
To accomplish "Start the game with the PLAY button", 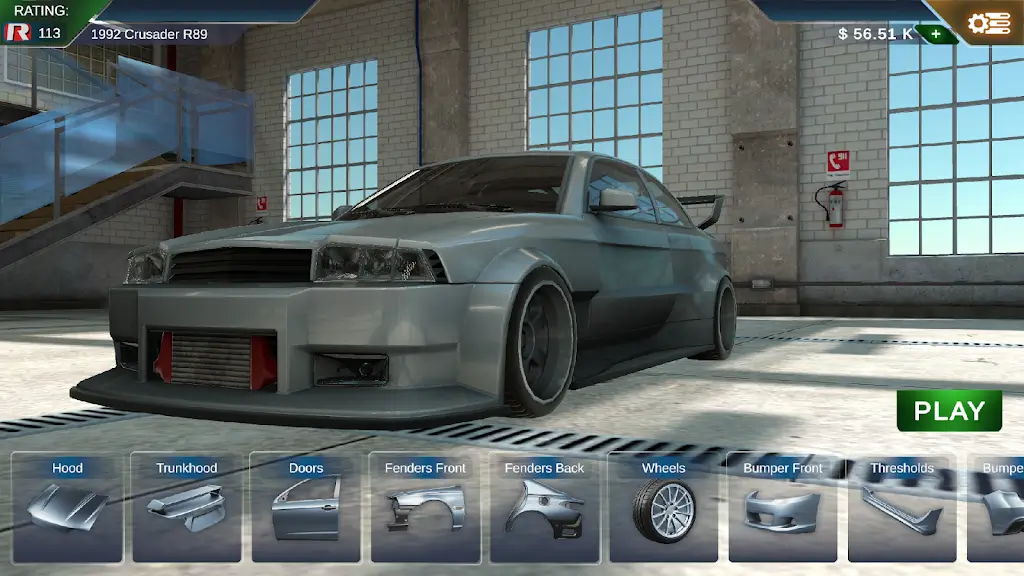I will [x=949, y=410].
